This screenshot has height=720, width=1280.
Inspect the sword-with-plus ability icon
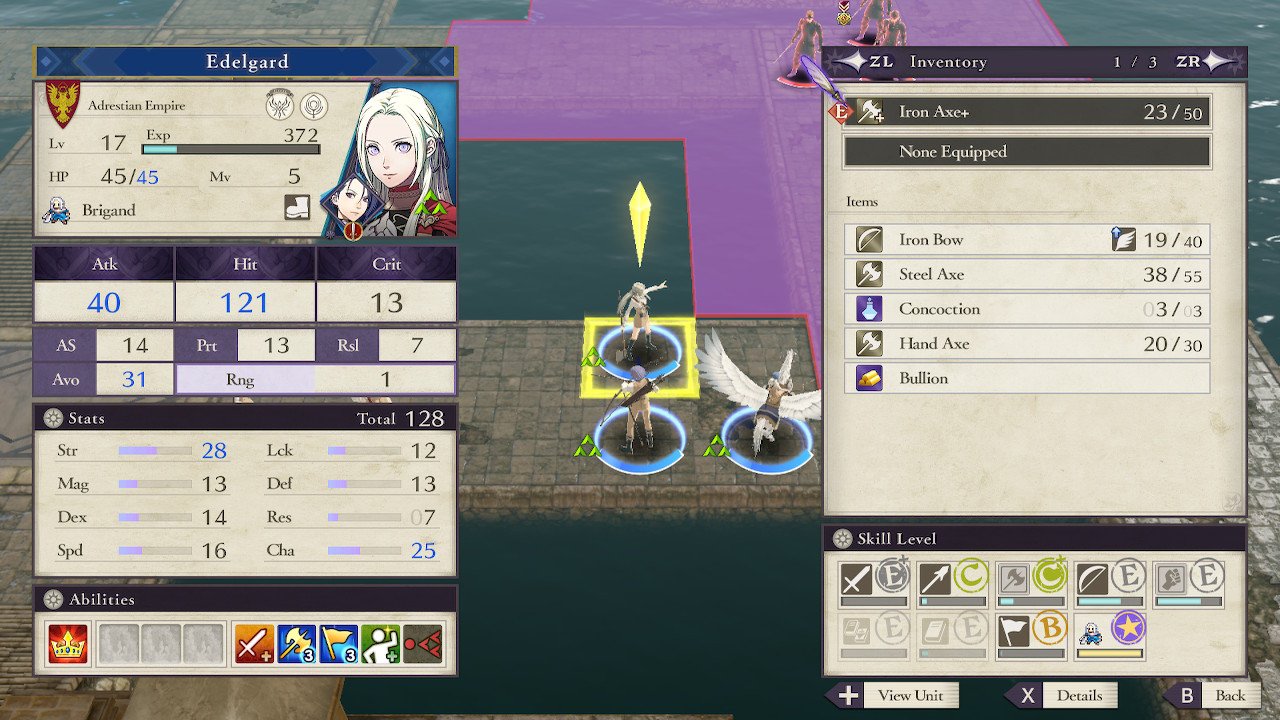point(254,645)
